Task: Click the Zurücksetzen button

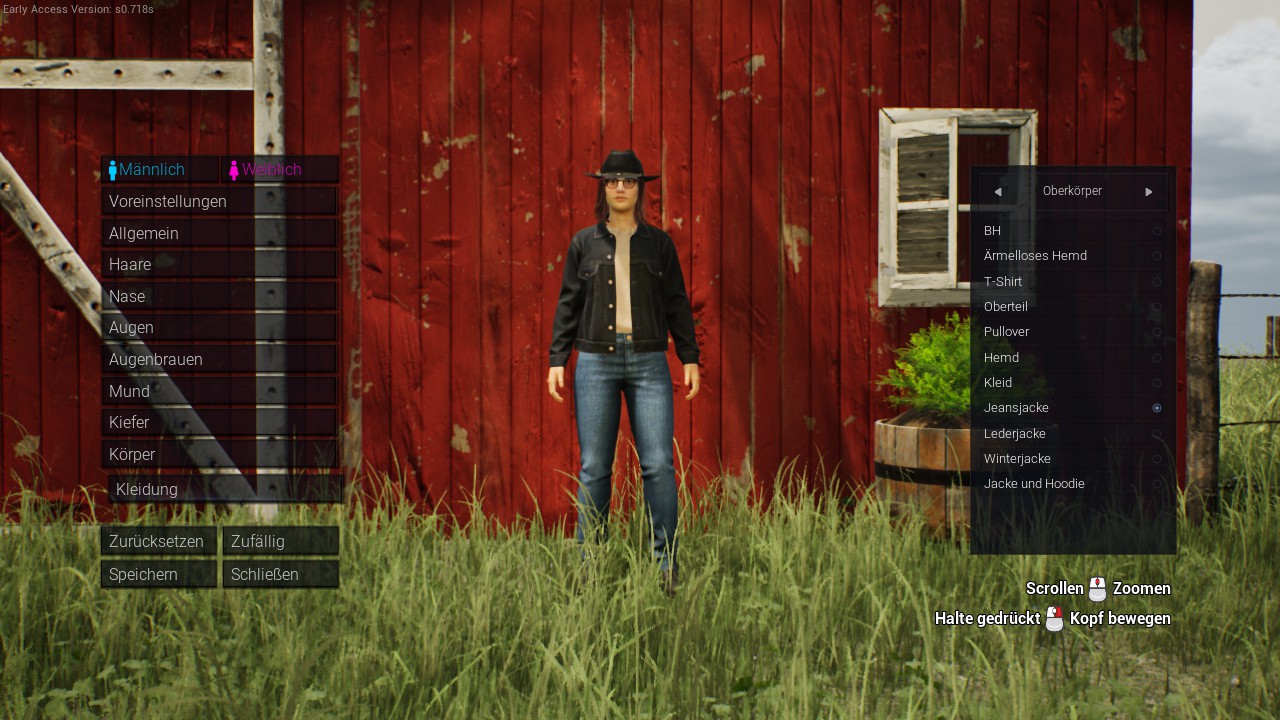Action: (158, 541)
